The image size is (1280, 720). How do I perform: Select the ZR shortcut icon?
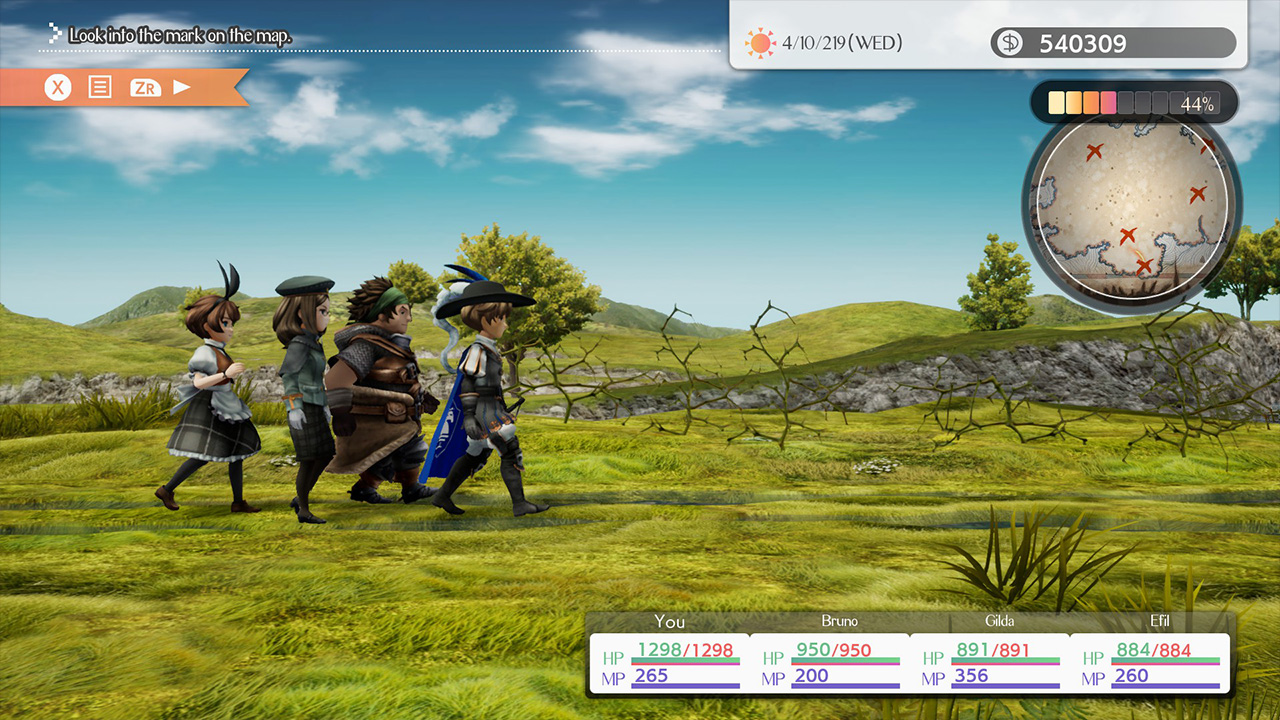click(145, 87)
